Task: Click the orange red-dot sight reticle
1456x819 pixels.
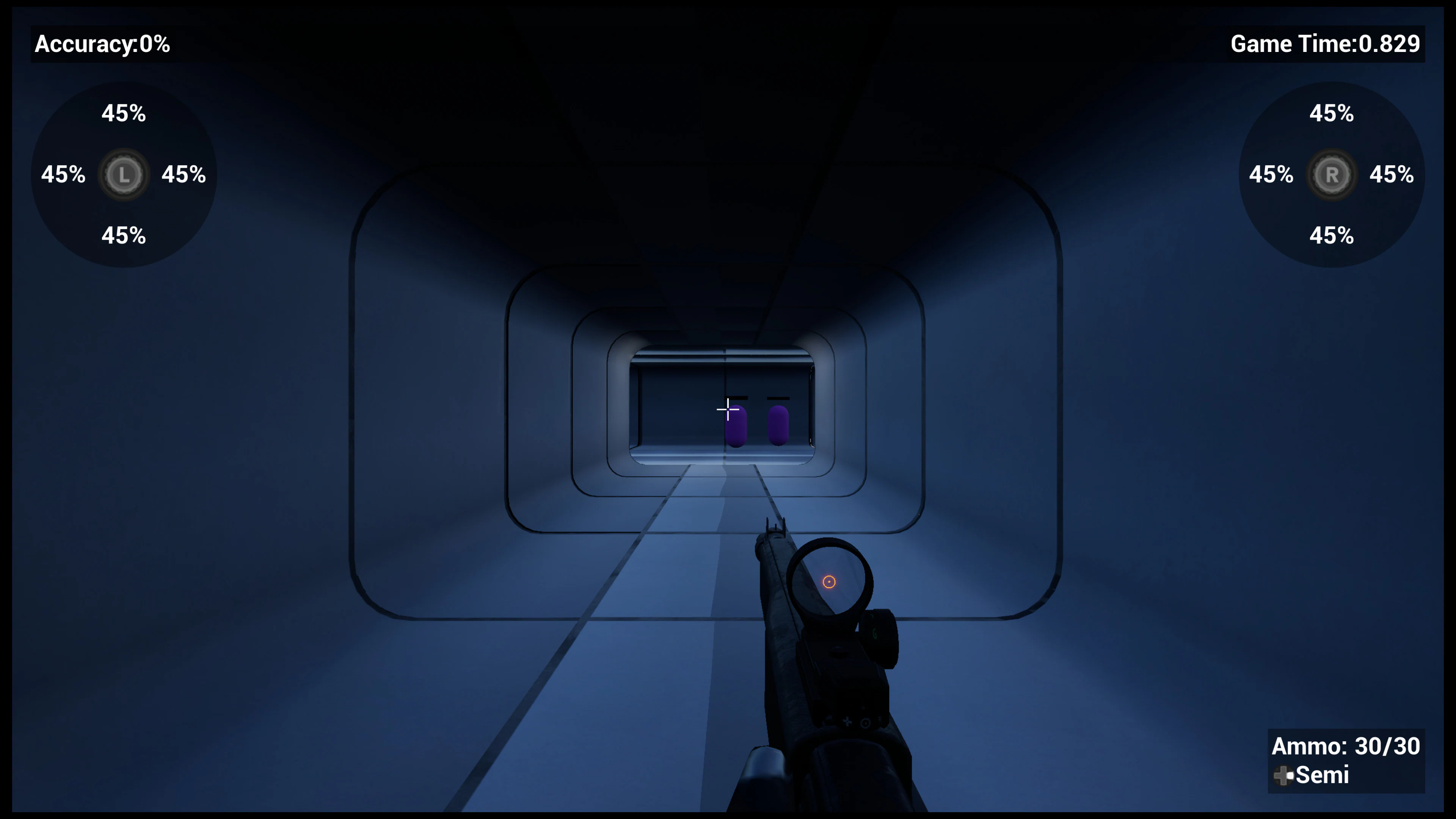Action: tap(829, 581)
